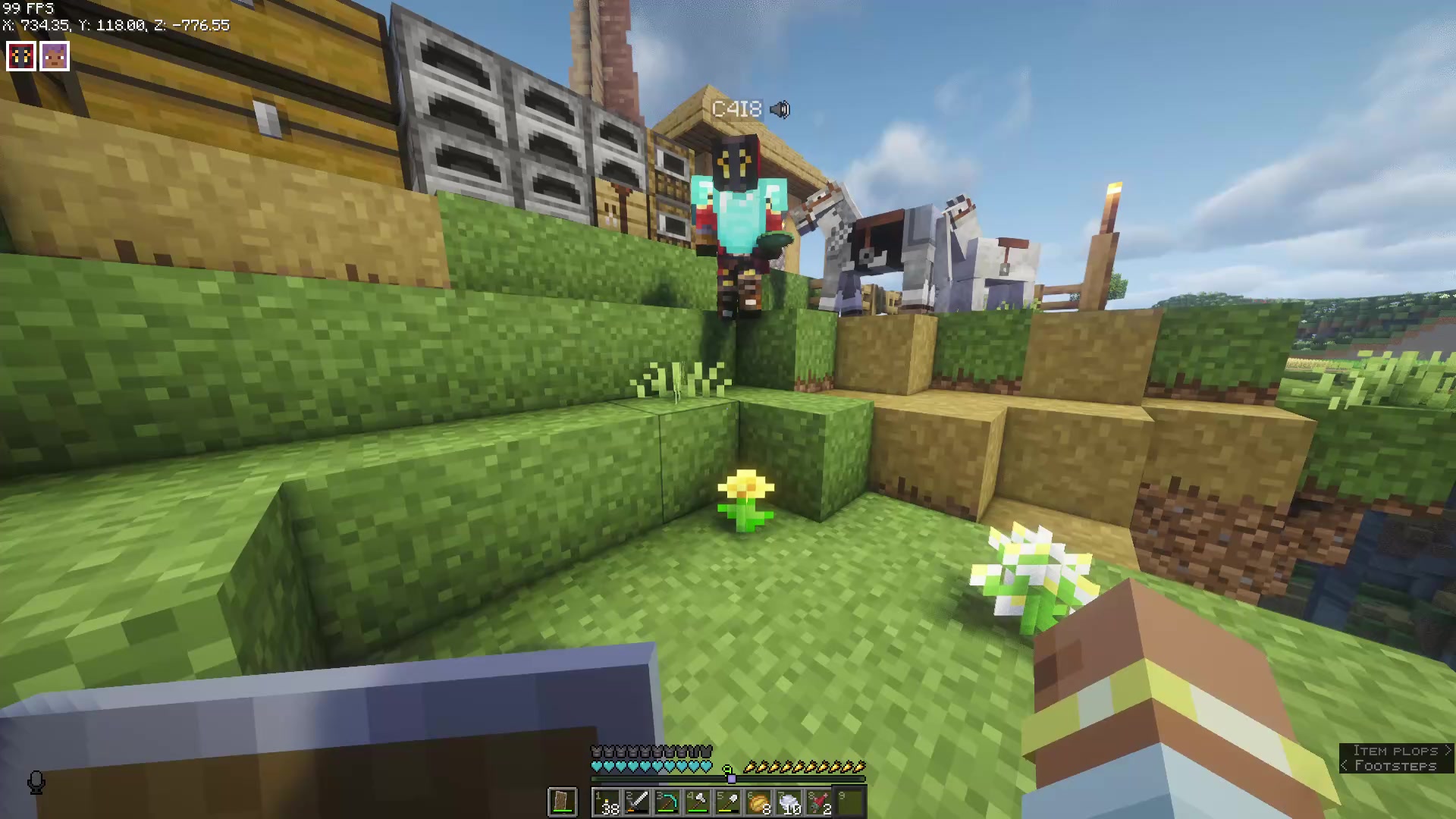The image size is (1456, 819).
Task: Select the firework rockets in slot 8
Action: coord(820,802)
